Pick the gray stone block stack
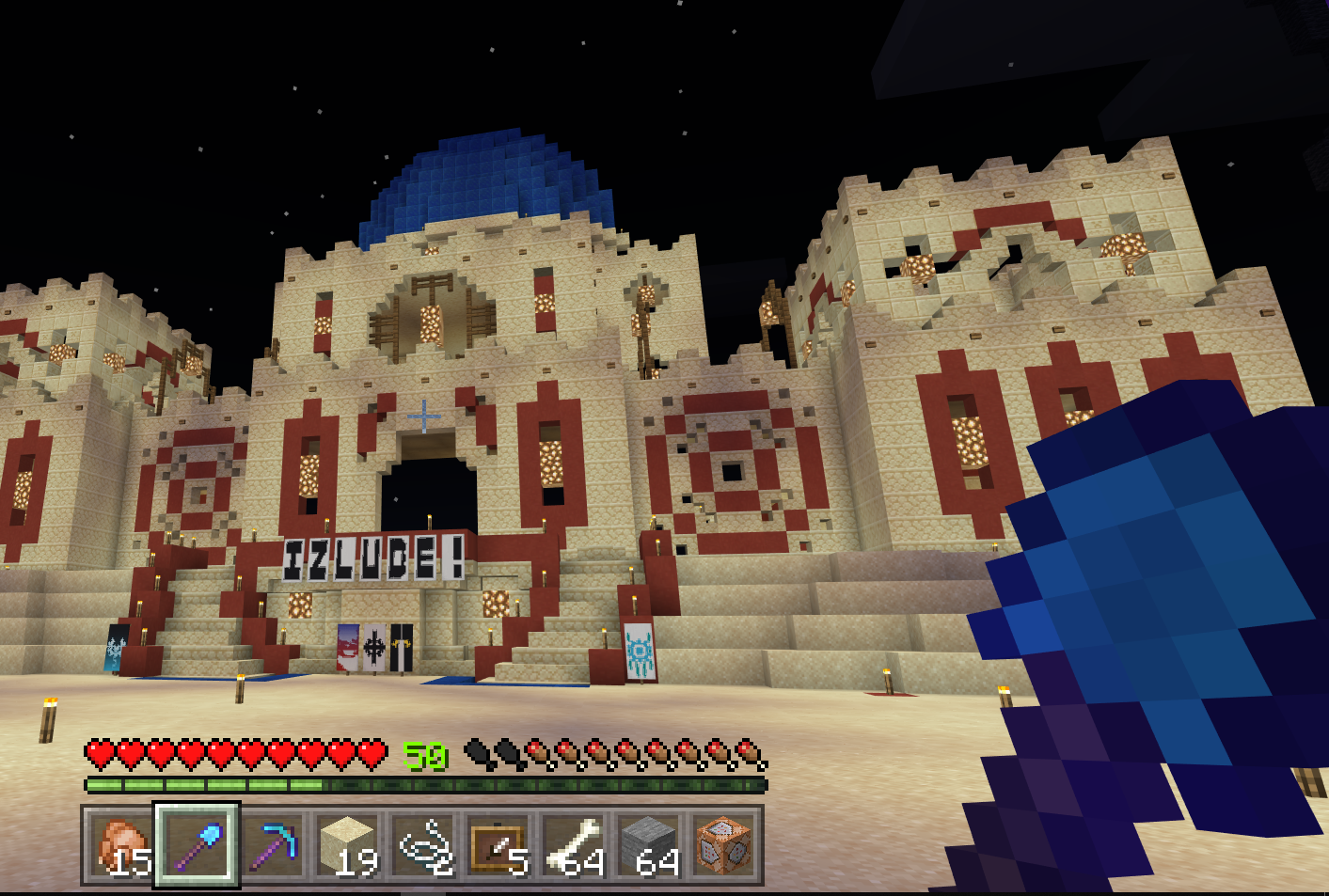The image size is (1329, 896). (x=648, y=844)
